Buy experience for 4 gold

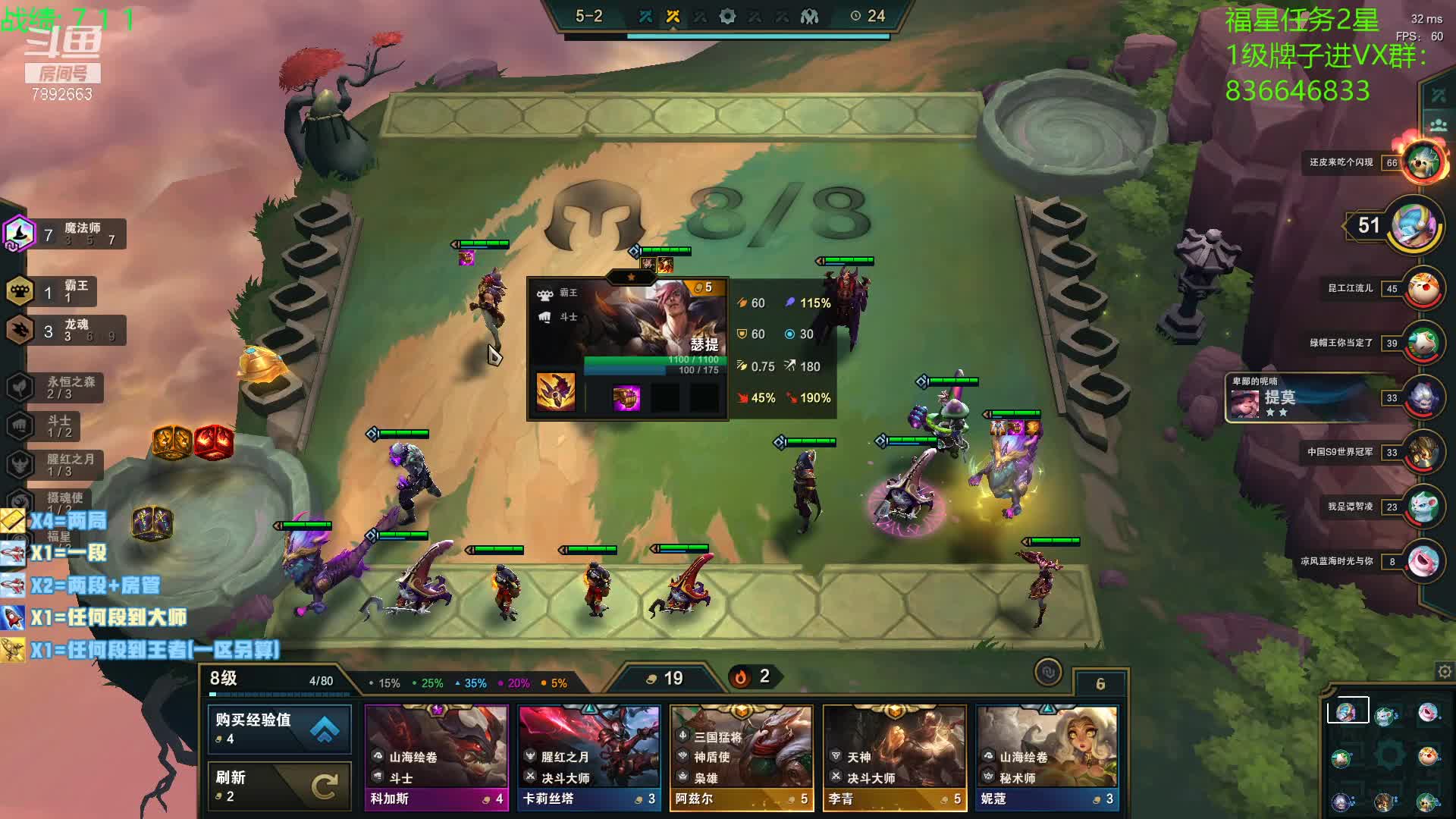click(x=279, y=729)
